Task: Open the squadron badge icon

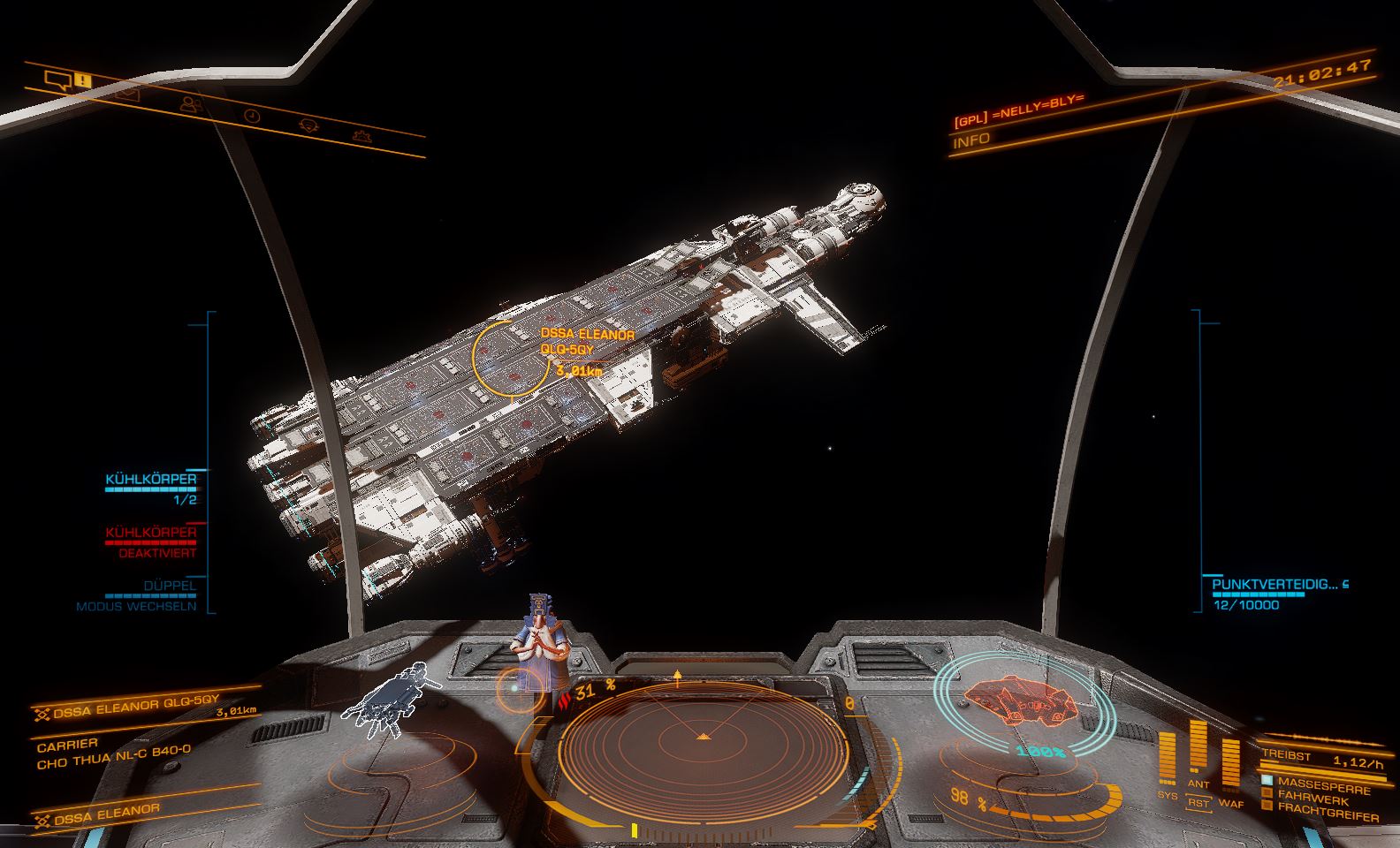Action: click(308, 125)
